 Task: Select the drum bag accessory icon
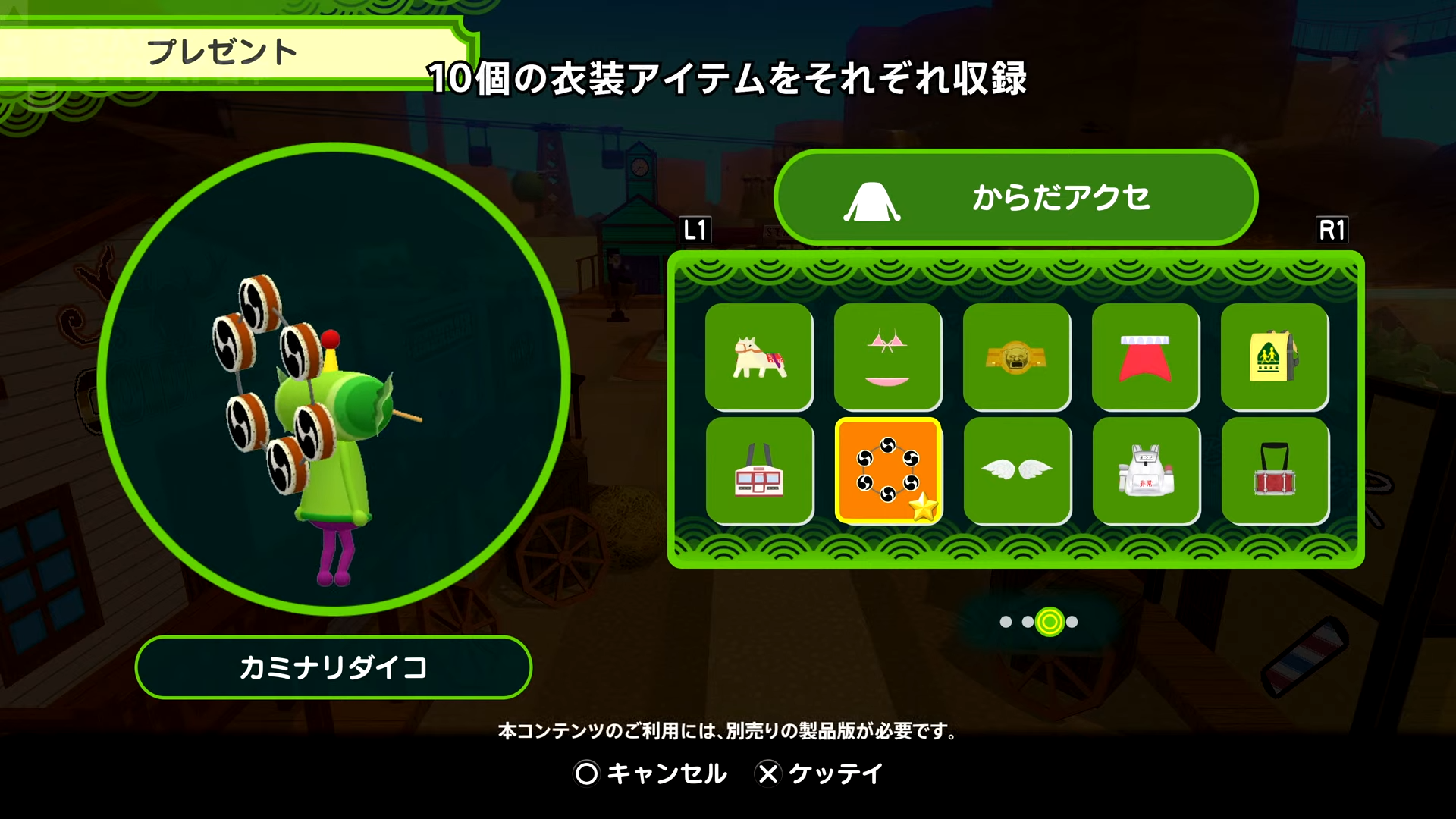[1276, 470]
